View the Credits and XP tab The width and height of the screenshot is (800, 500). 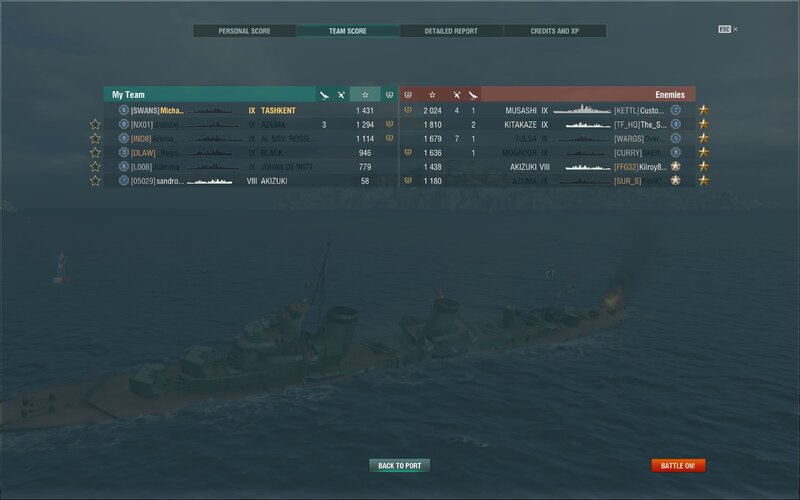[554, 31]
